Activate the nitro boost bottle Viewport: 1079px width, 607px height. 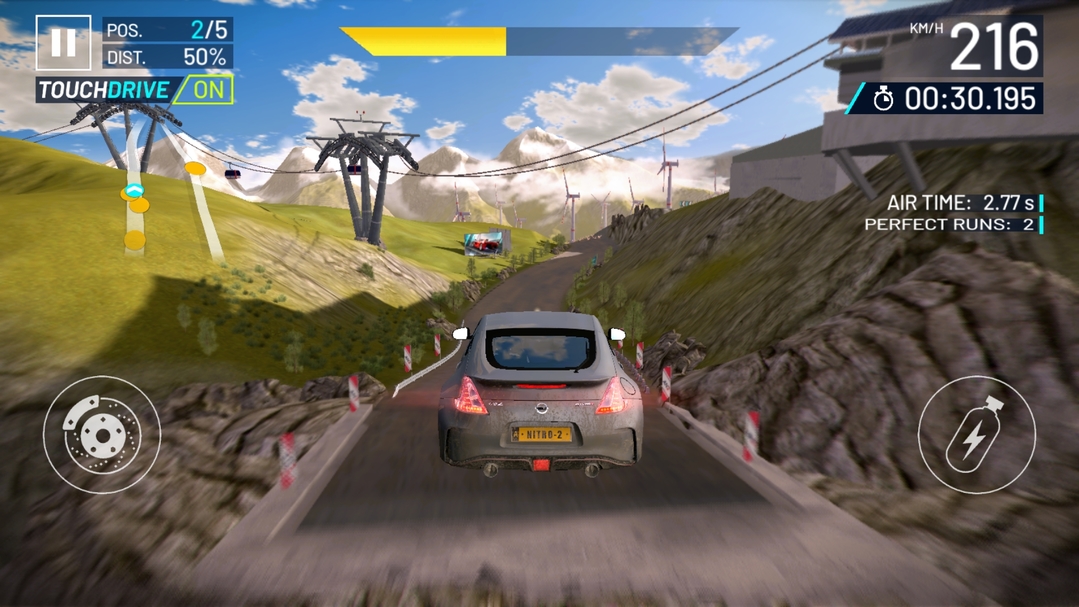click(976, 434)
